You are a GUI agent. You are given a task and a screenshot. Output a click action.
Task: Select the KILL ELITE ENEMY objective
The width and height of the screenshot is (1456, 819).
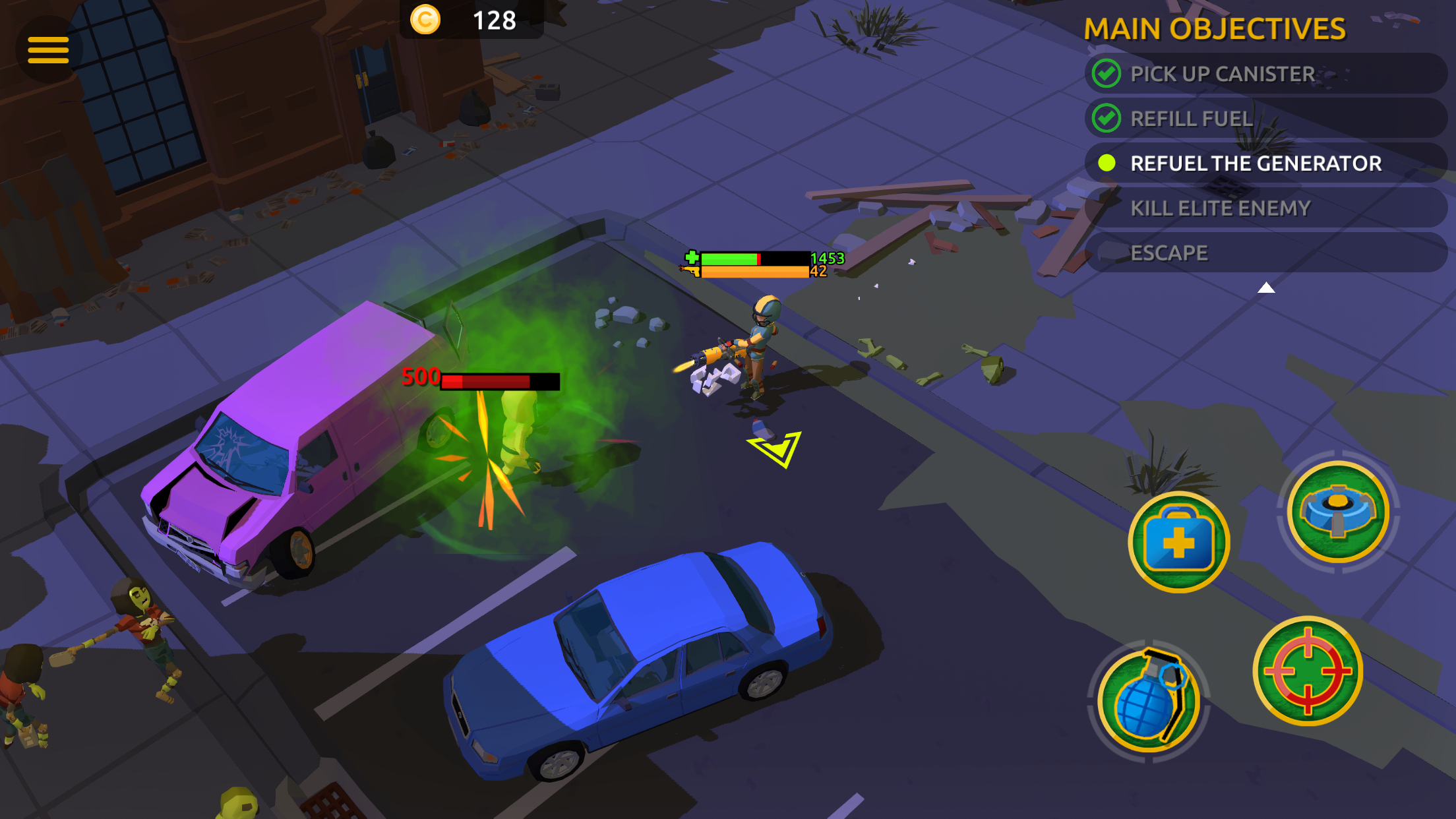(1220, 208)
